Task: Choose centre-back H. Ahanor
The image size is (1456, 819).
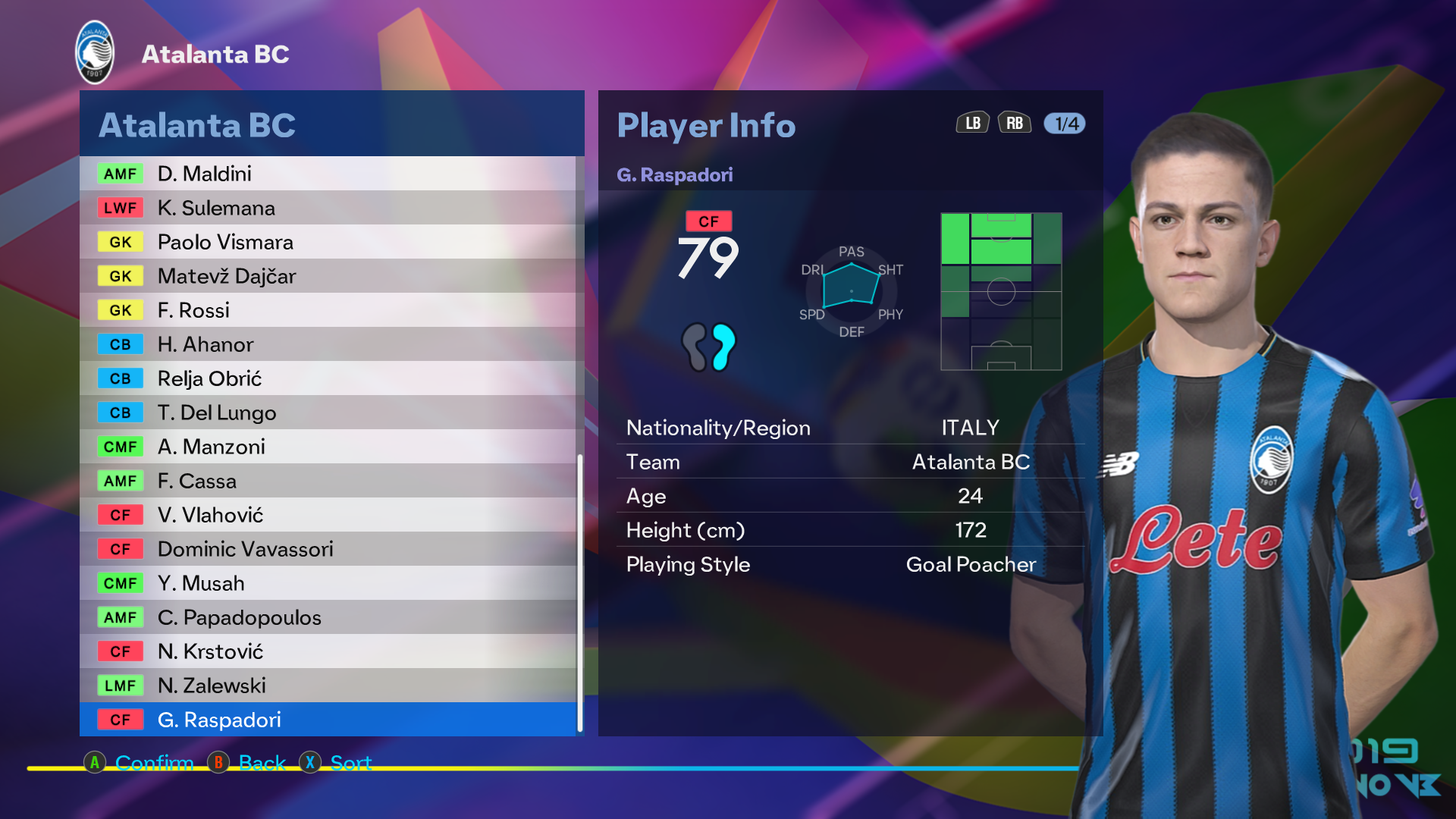Action: (328, 344)
